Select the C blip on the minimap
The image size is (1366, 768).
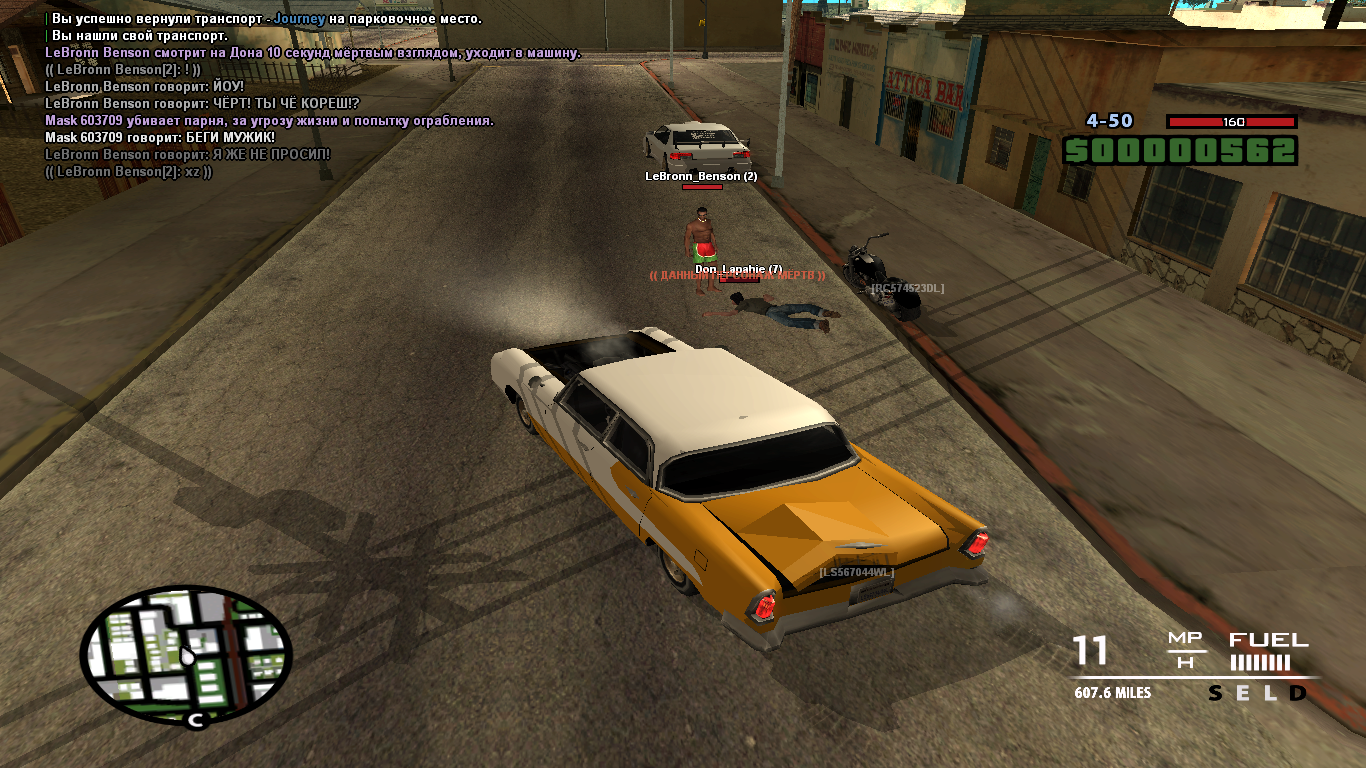tap(195, 719)
